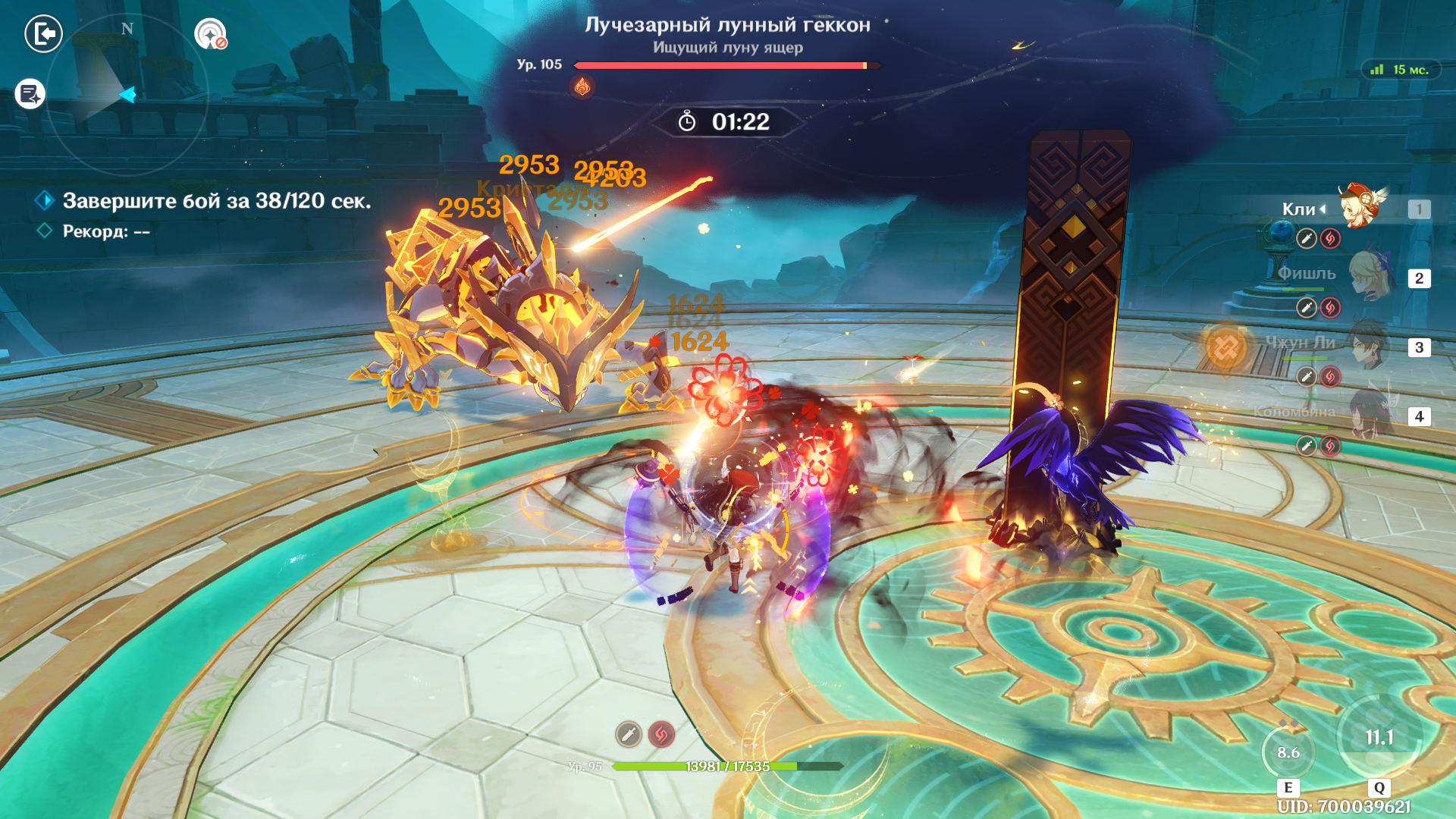The height and width of the screenshot is (819, 1456).
Task: Click the exit domain door icon
Action: pyautogui.click(x=43, y=34)
